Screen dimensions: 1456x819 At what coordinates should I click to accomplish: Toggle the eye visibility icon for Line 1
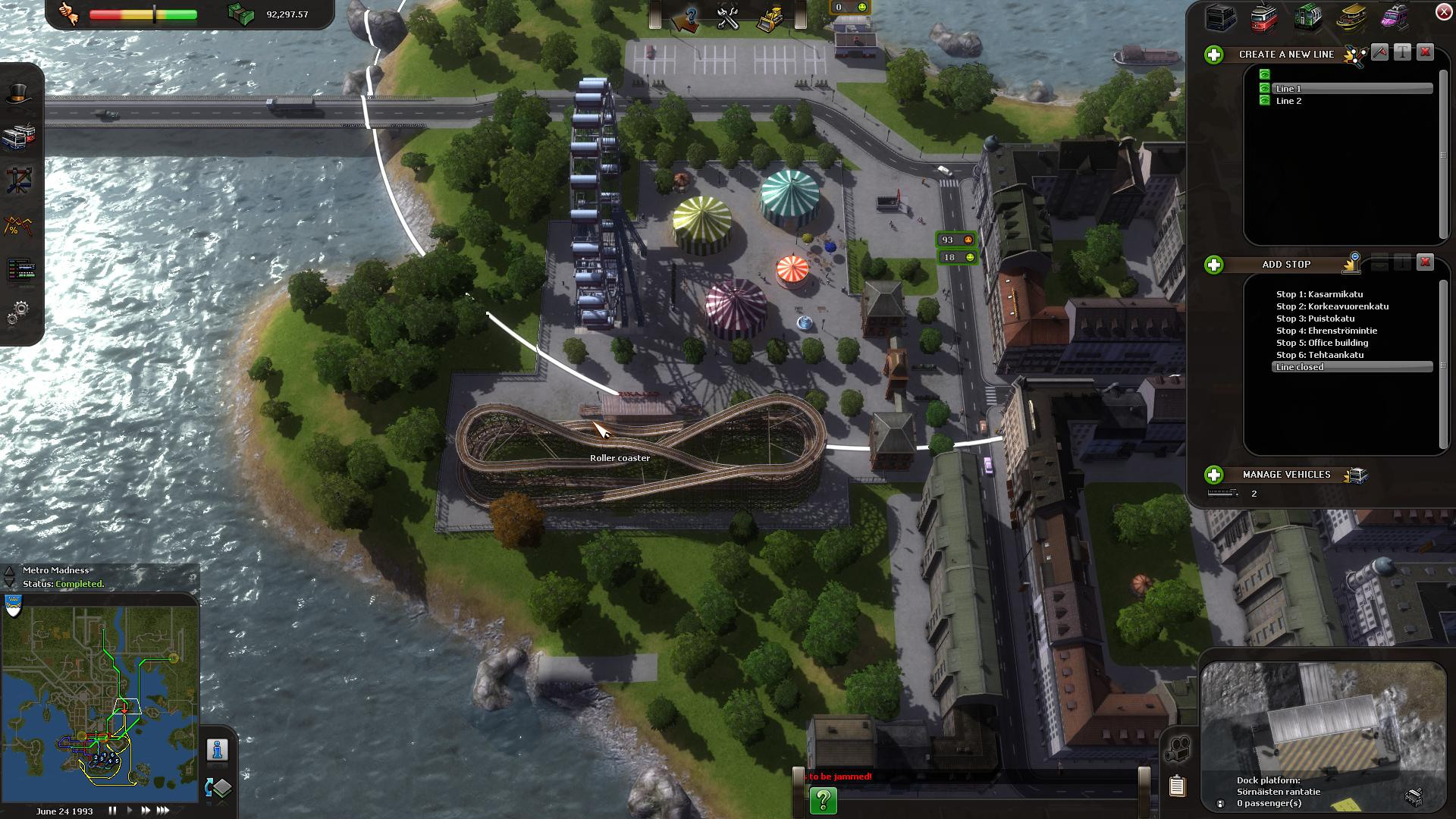coord(1264,89)
